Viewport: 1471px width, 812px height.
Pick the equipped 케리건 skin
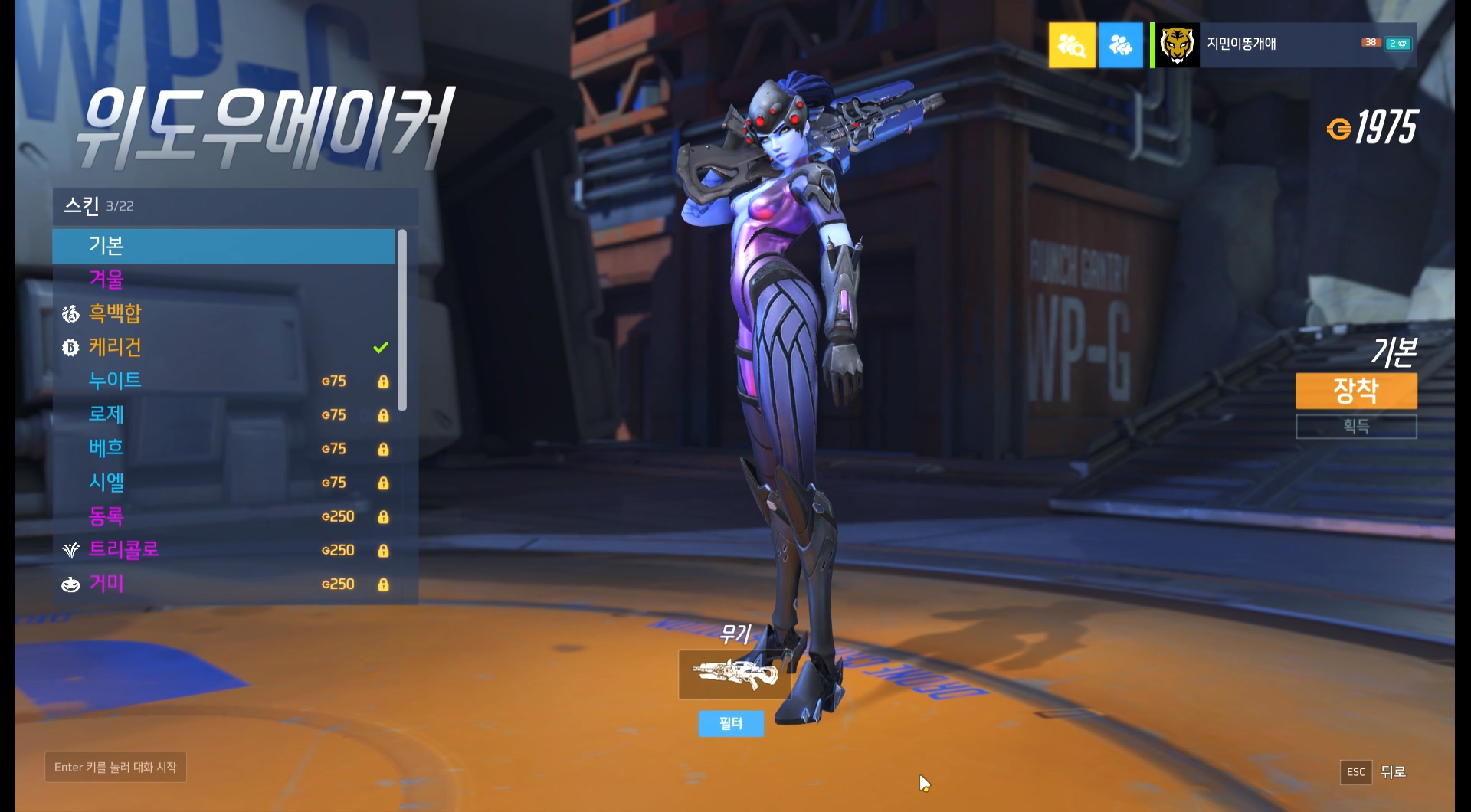pos(223,347)
